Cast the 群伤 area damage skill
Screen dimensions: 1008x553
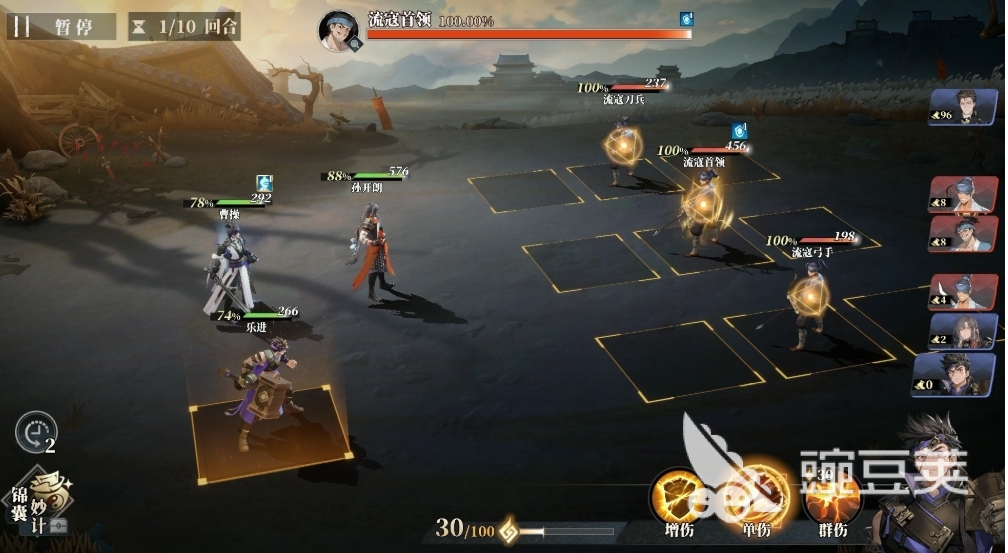pos(831,499)
